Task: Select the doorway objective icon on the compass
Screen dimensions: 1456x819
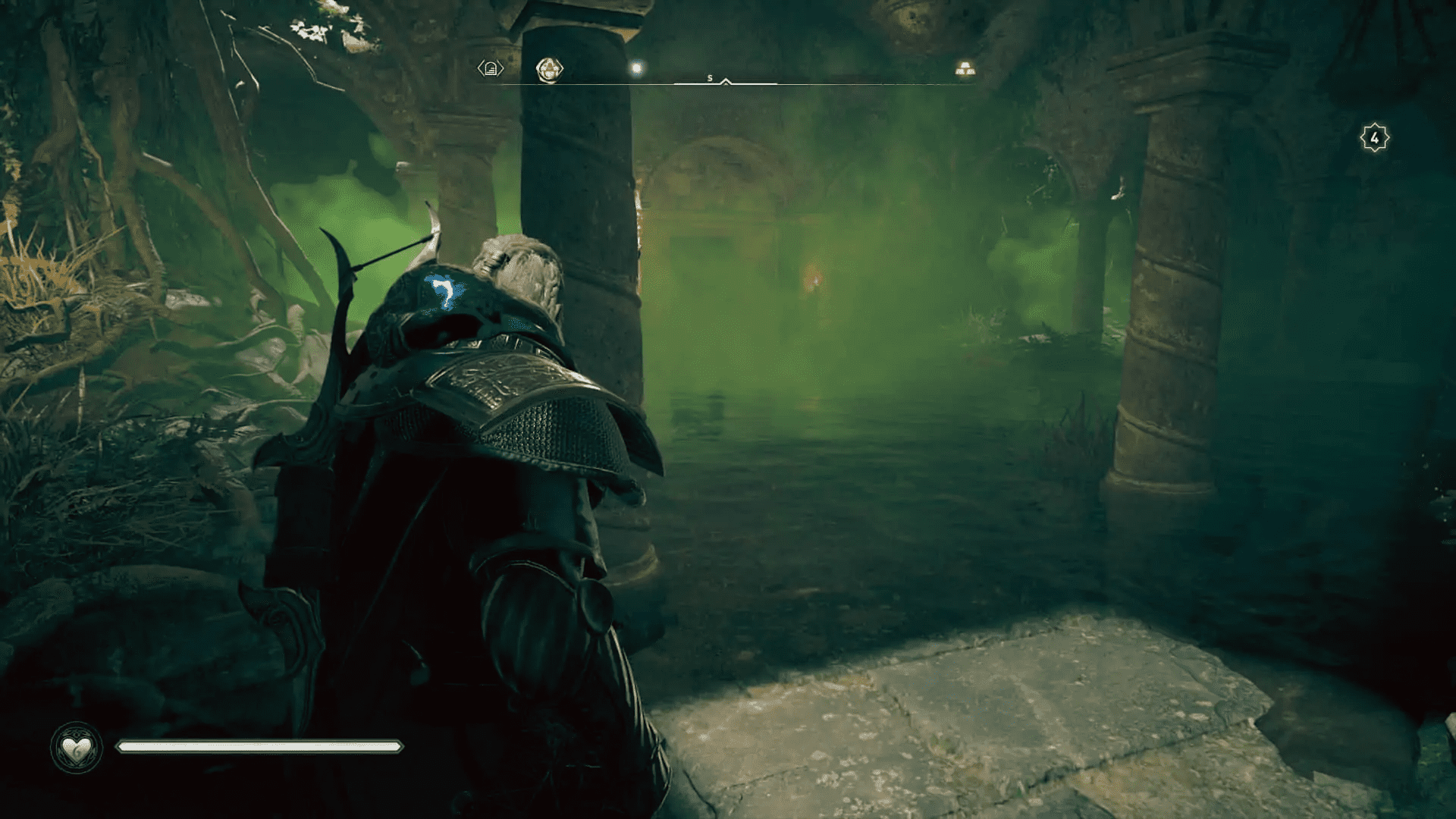Action: pyautogui.click(x=491, y=67)
